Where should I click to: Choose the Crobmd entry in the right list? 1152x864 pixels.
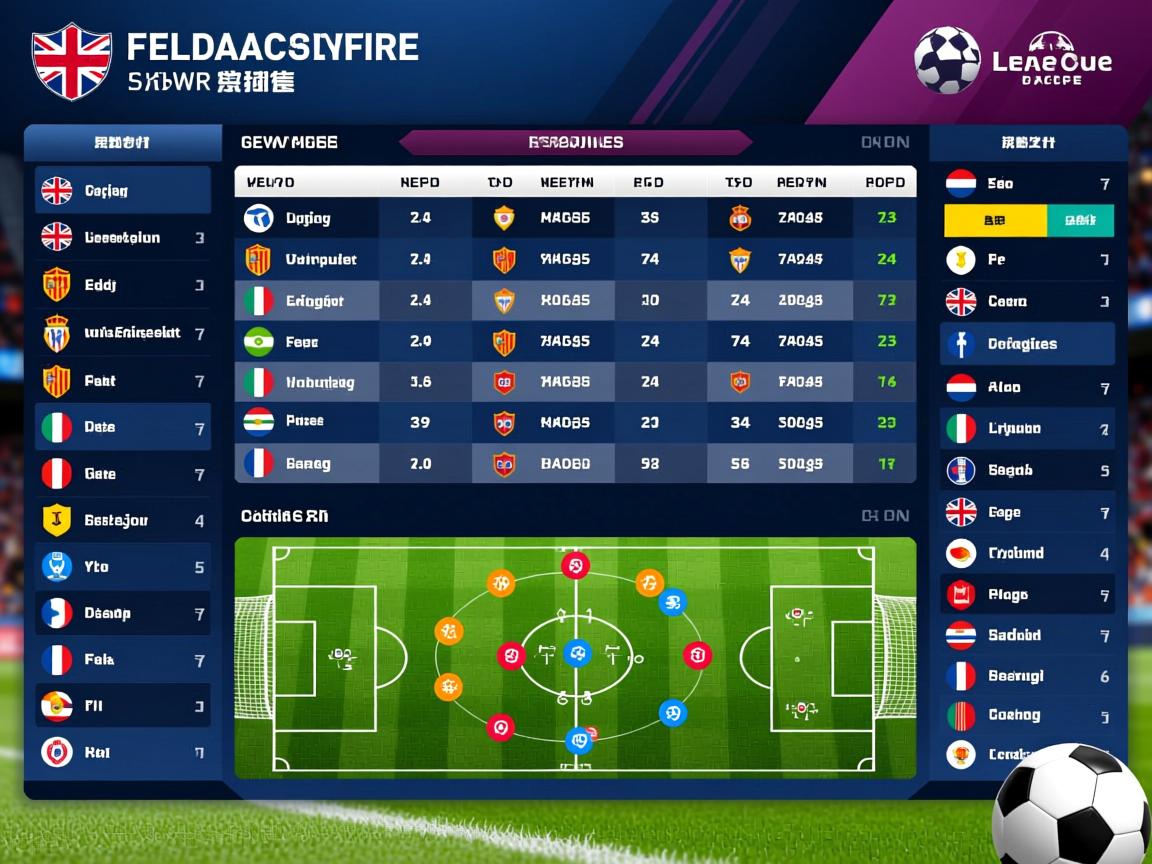pyautogui.click(x=1028, y=553)
